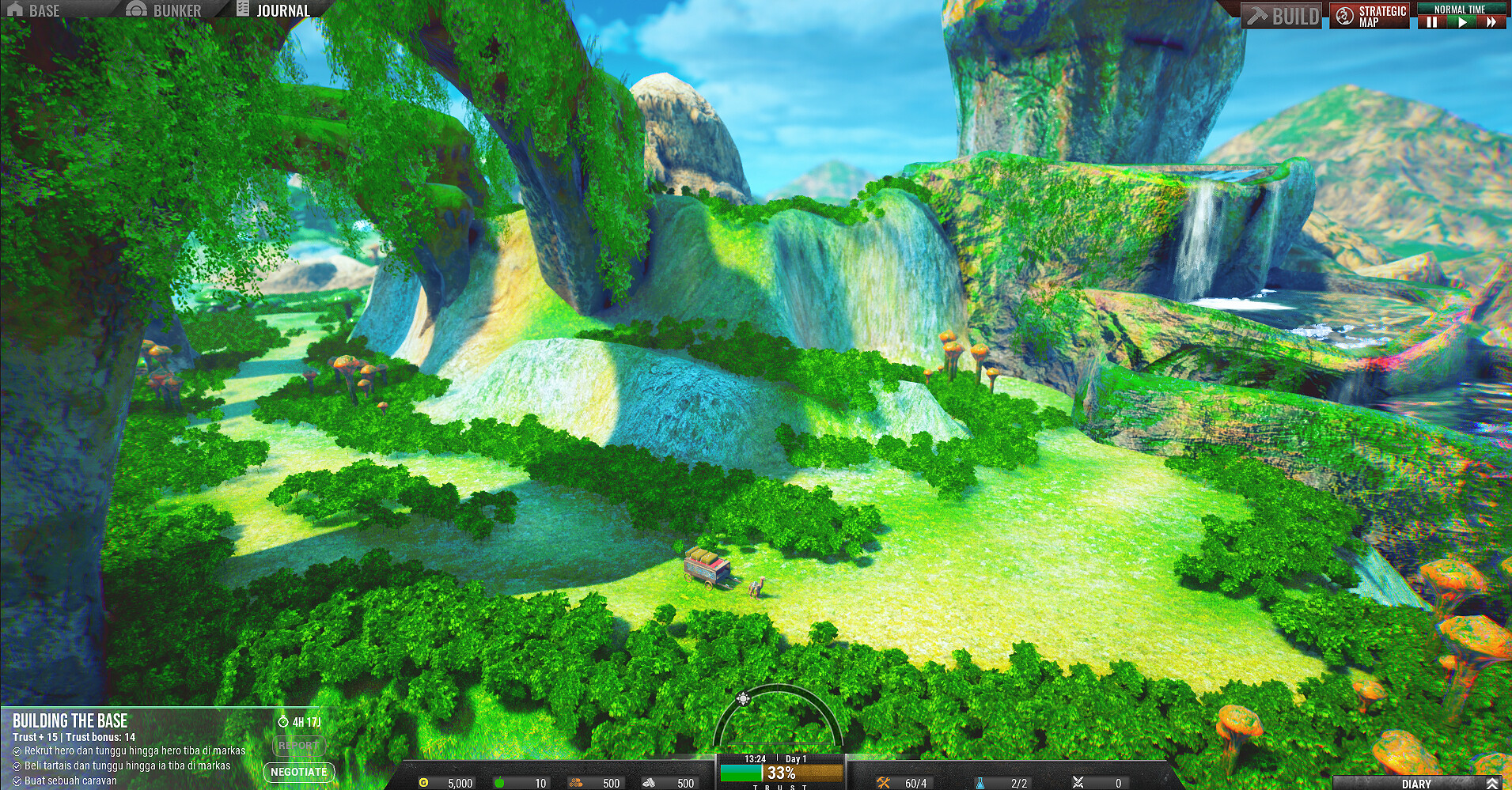Image resolution: width=1512 pixels, height=790 pixels.
Task: Click the stopwatch timer icon showing 4H 17J
Action: coord(285,720)
